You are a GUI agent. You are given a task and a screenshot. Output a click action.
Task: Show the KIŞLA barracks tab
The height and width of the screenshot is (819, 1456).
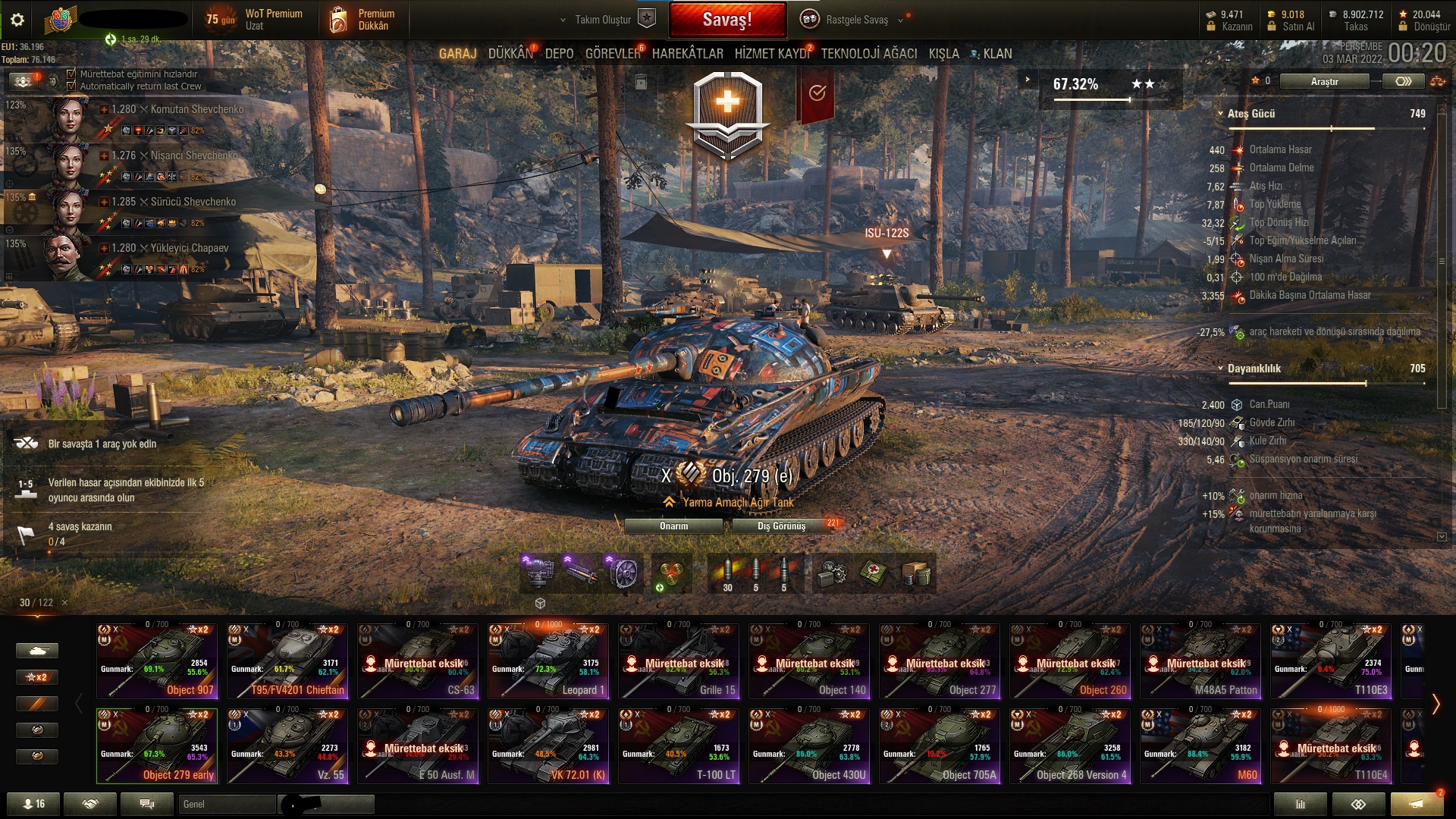943,54
